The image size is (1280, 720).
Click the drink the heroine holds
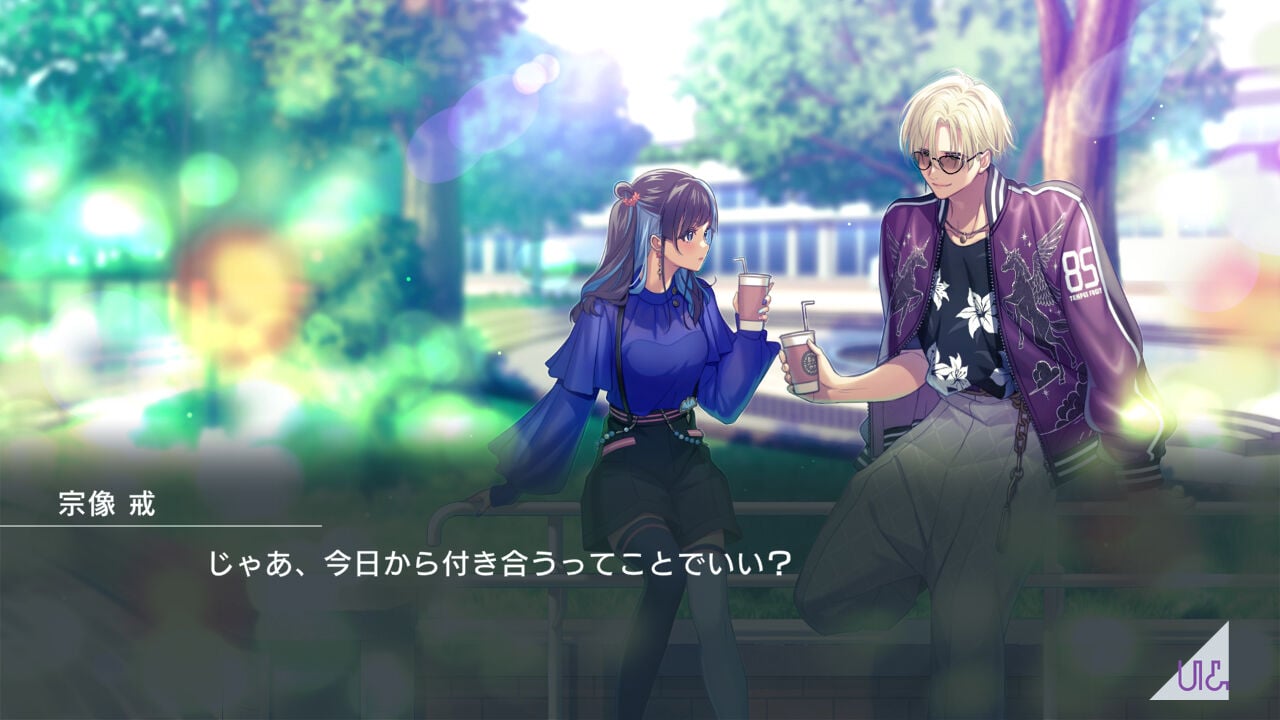click(752, 300)
